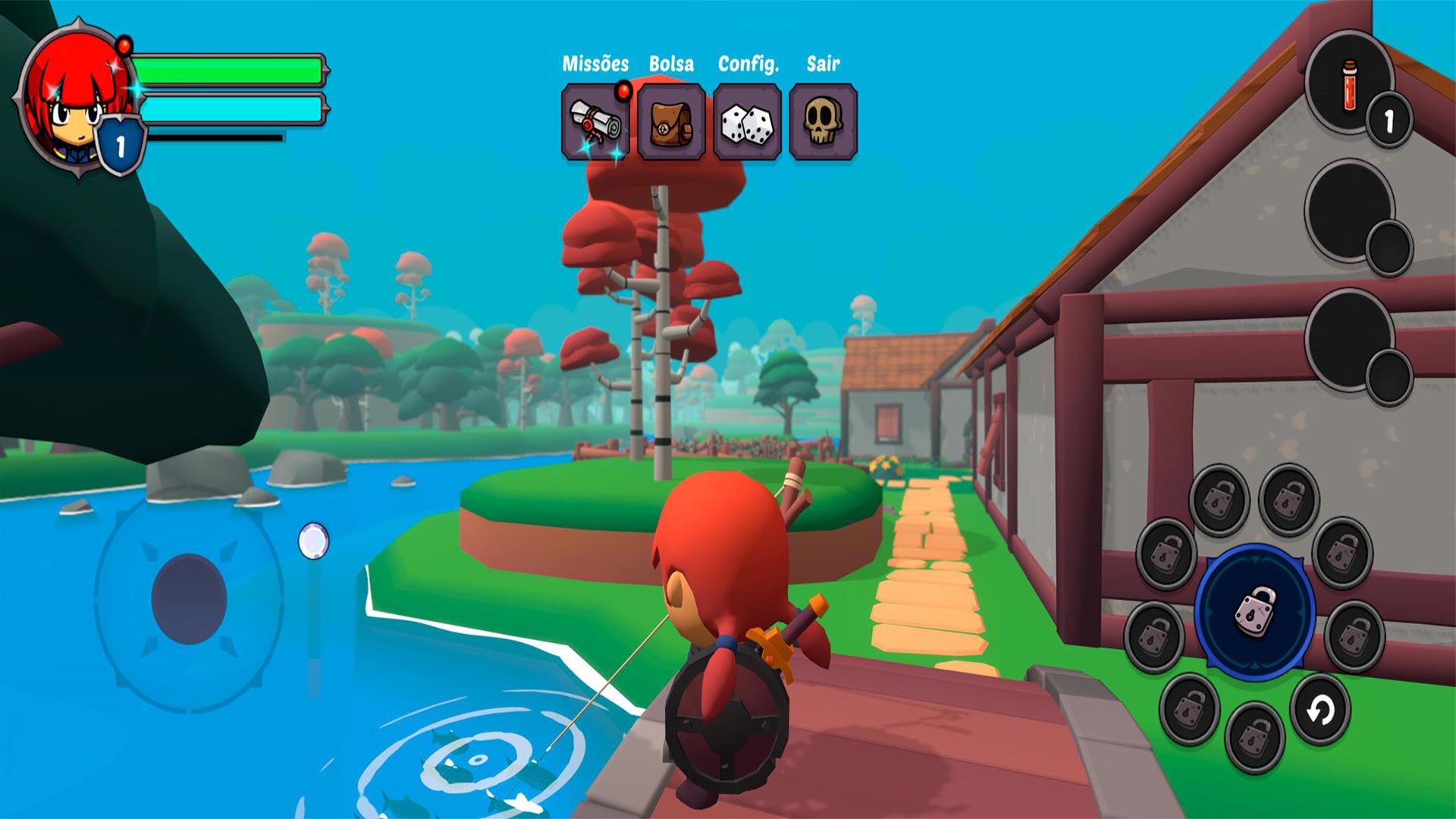Tap the large blue locked attack button

[x=1255, y=611]
